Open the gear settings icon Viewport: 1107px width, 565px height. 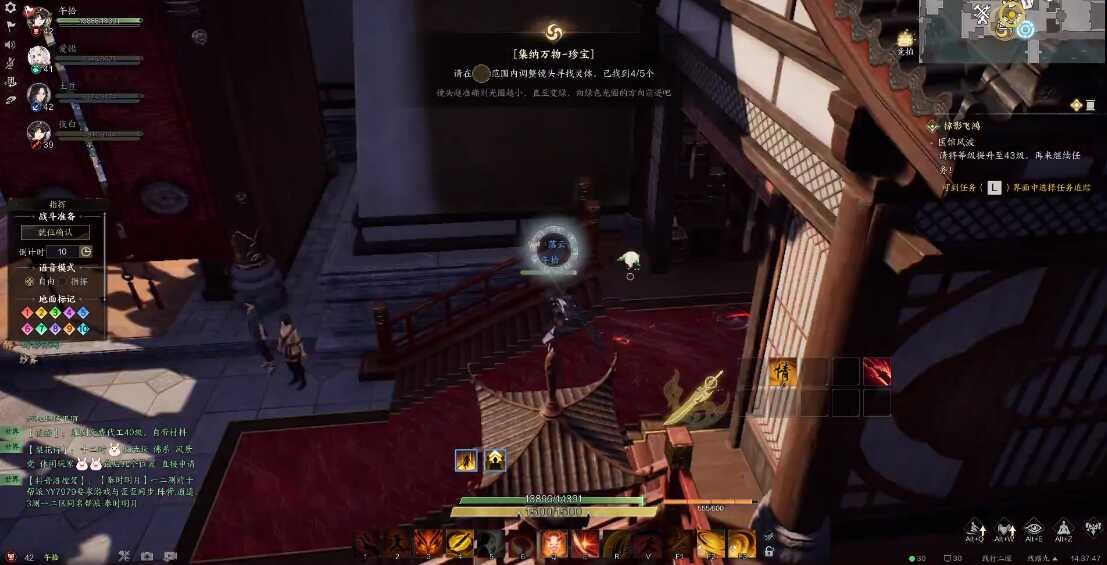click(x=10, y=8)
